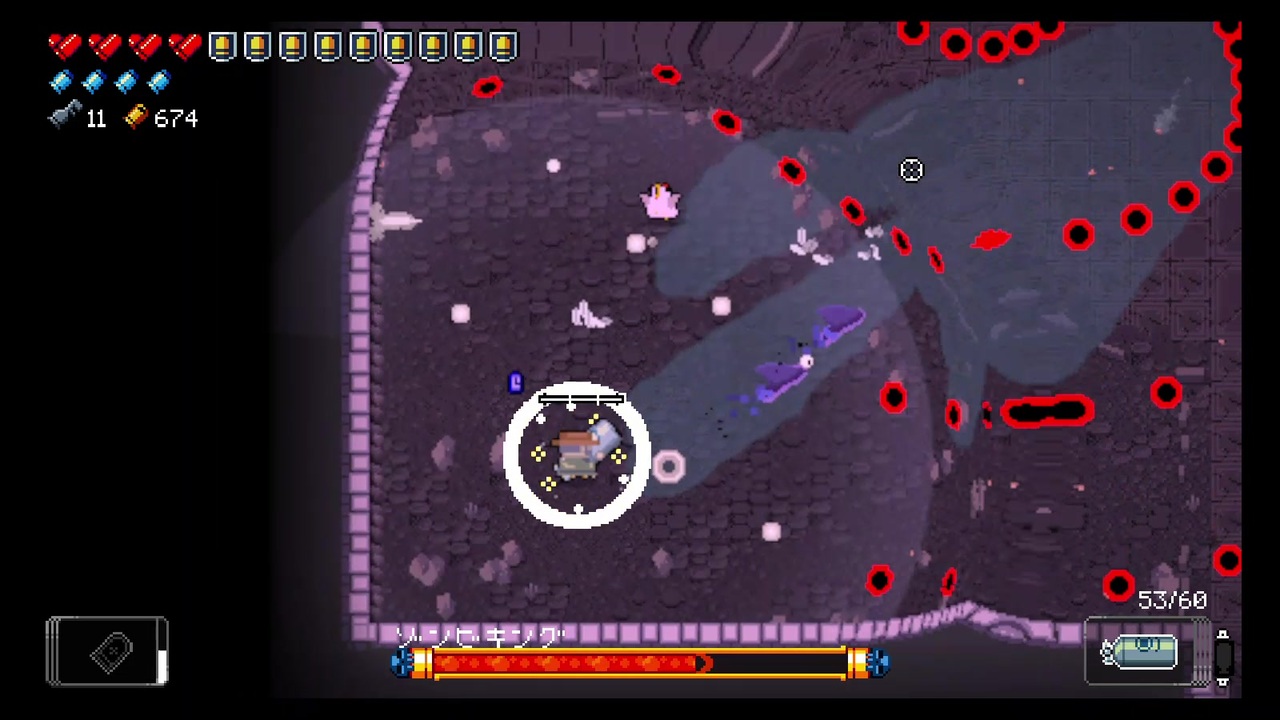Select the shell currency icon beside 674
The width and height of the screenshot is (1280, 720).
click(x=135, y=118)
